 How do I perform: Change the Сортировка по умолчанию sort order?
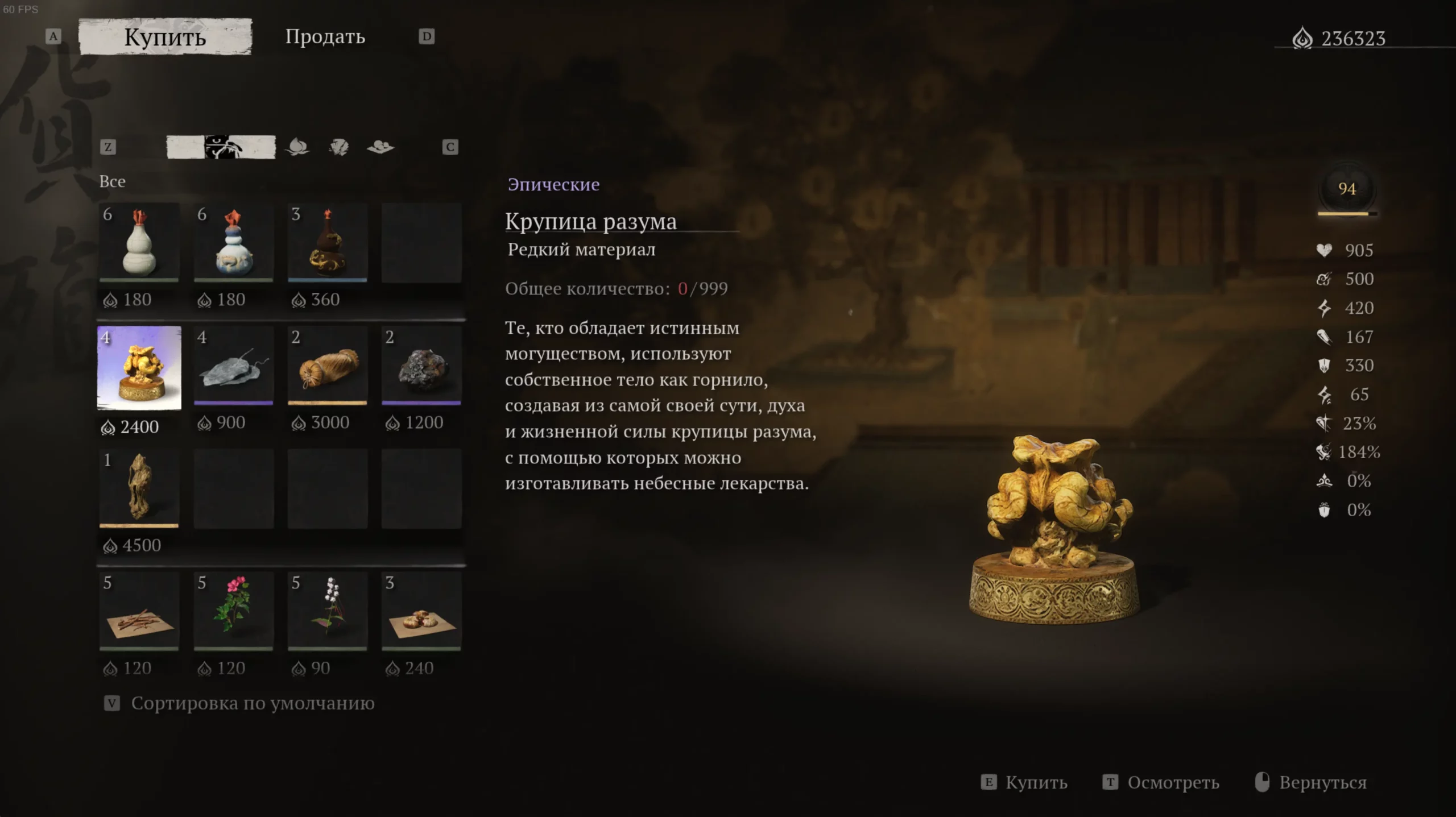252,703
